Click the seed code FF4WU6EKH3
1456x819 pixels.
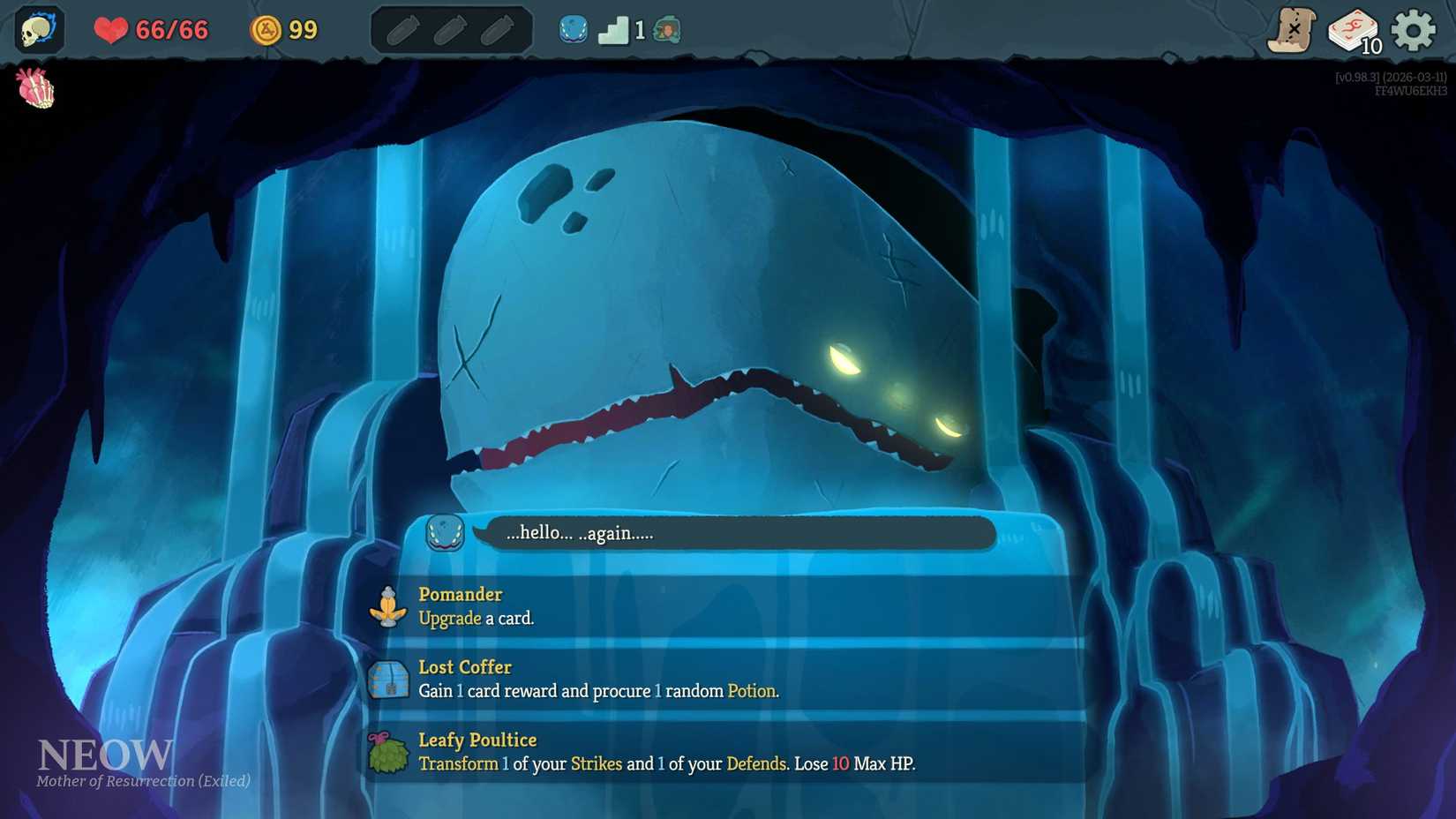[x=1409, y=89]
